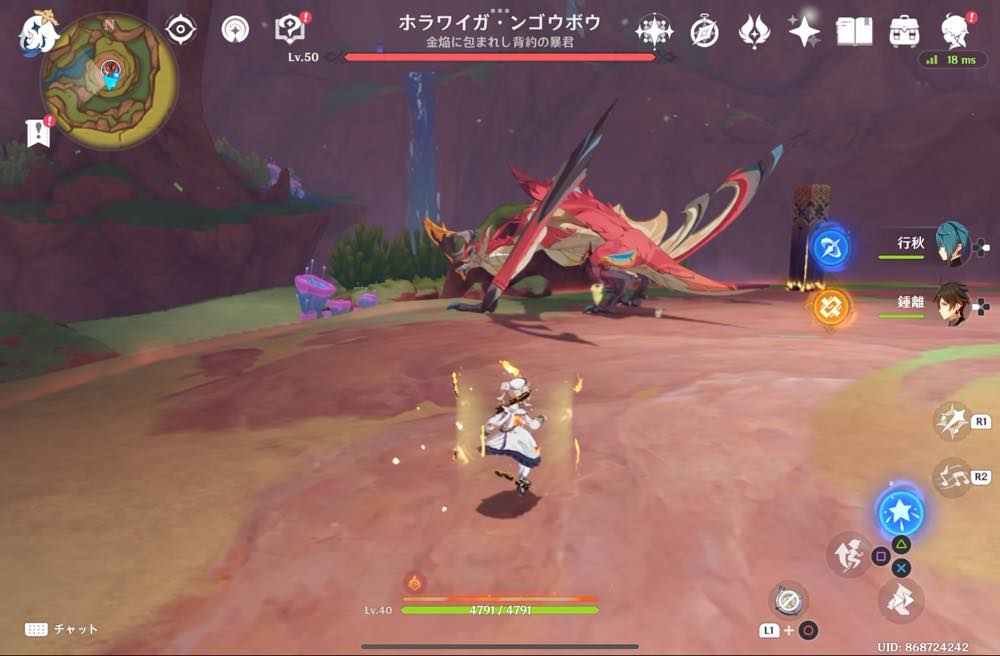Viewport: 1000px width, 656px height.
Task: Use the compass gadget icon
Action: coord(788,600)
